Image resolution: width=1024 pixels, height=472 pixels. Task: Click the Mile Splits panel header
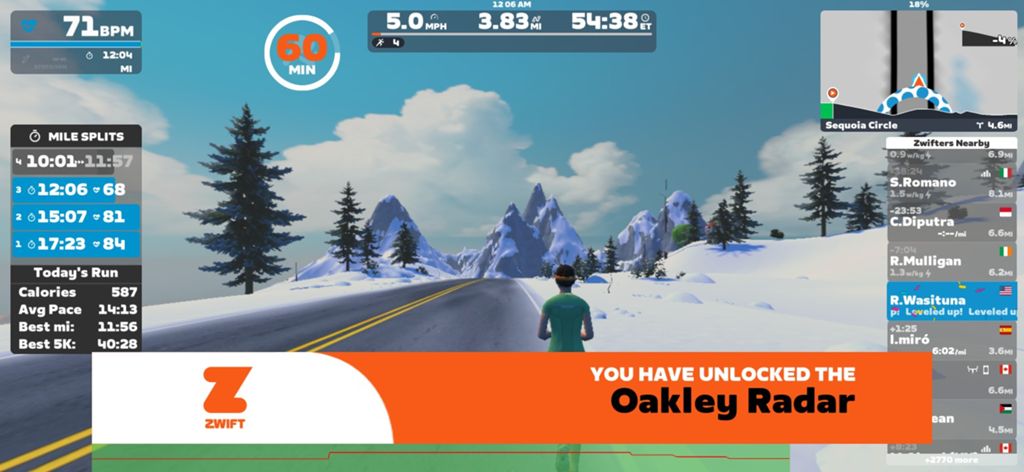76,135
